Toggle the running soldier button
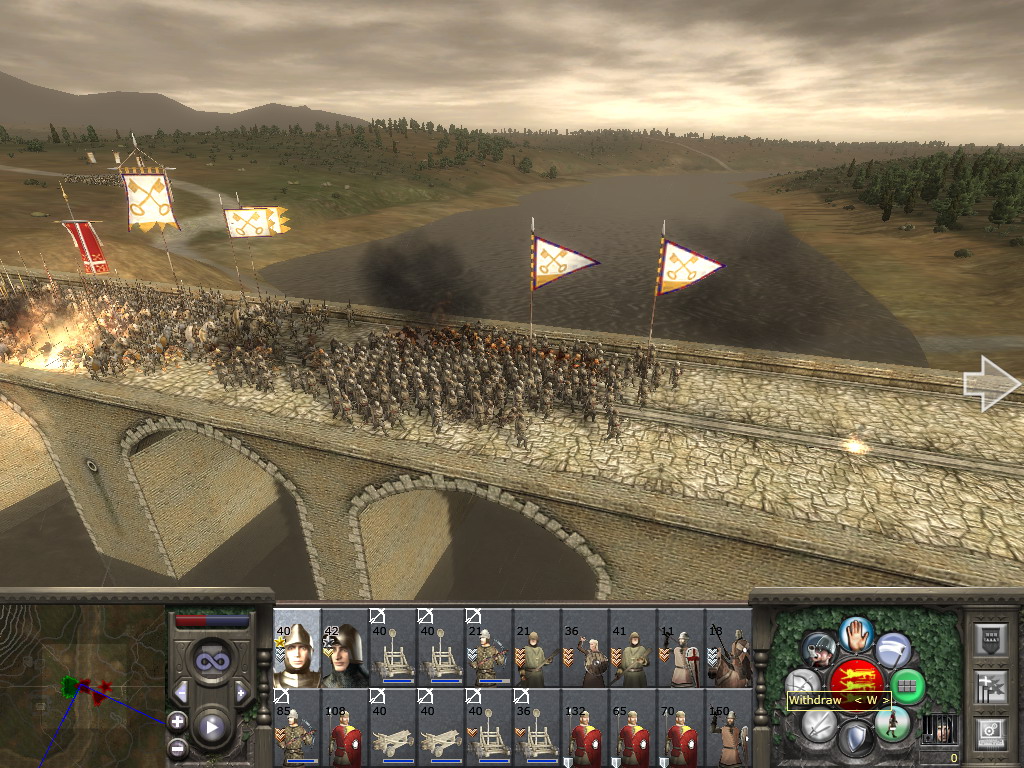The width and height of the screenshot is (1024, 768). [x=891, y=723]
